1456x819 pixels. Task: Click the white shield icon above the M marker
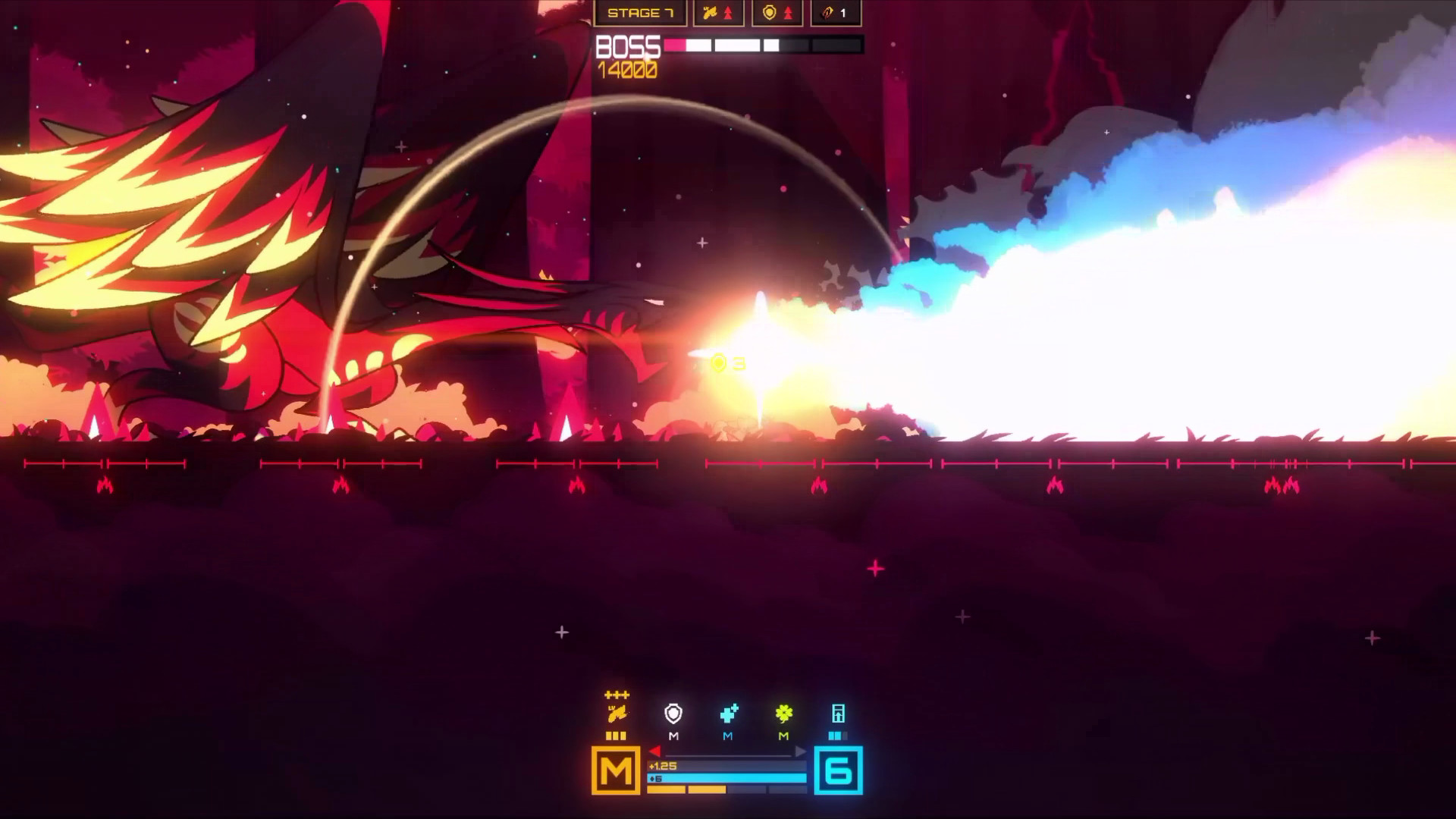coord(673,714)
